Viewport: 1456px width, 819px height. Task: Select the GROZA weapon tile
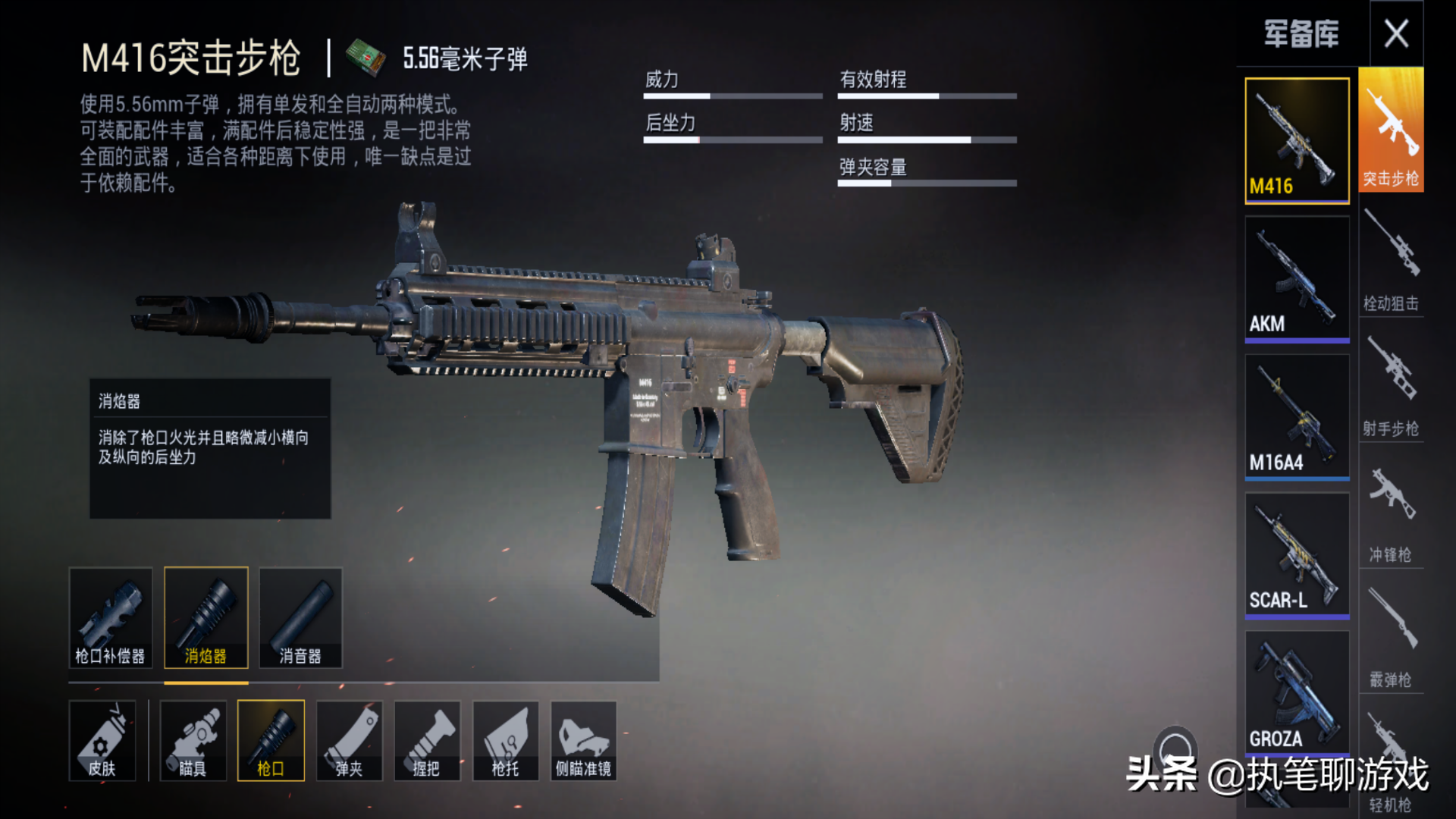(1297, 692)
